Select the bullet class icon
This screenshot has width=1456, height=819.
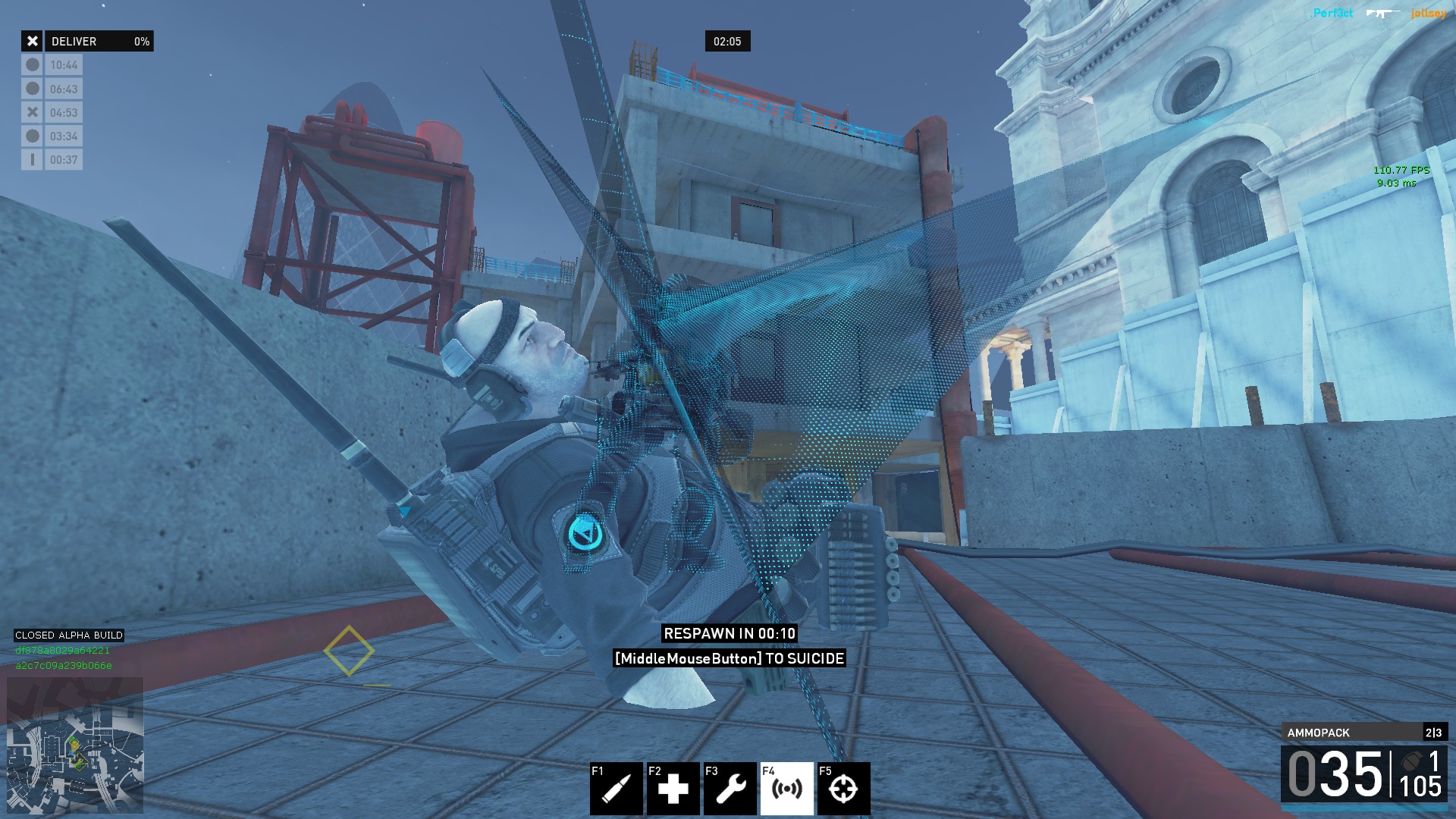click(616, 789)
